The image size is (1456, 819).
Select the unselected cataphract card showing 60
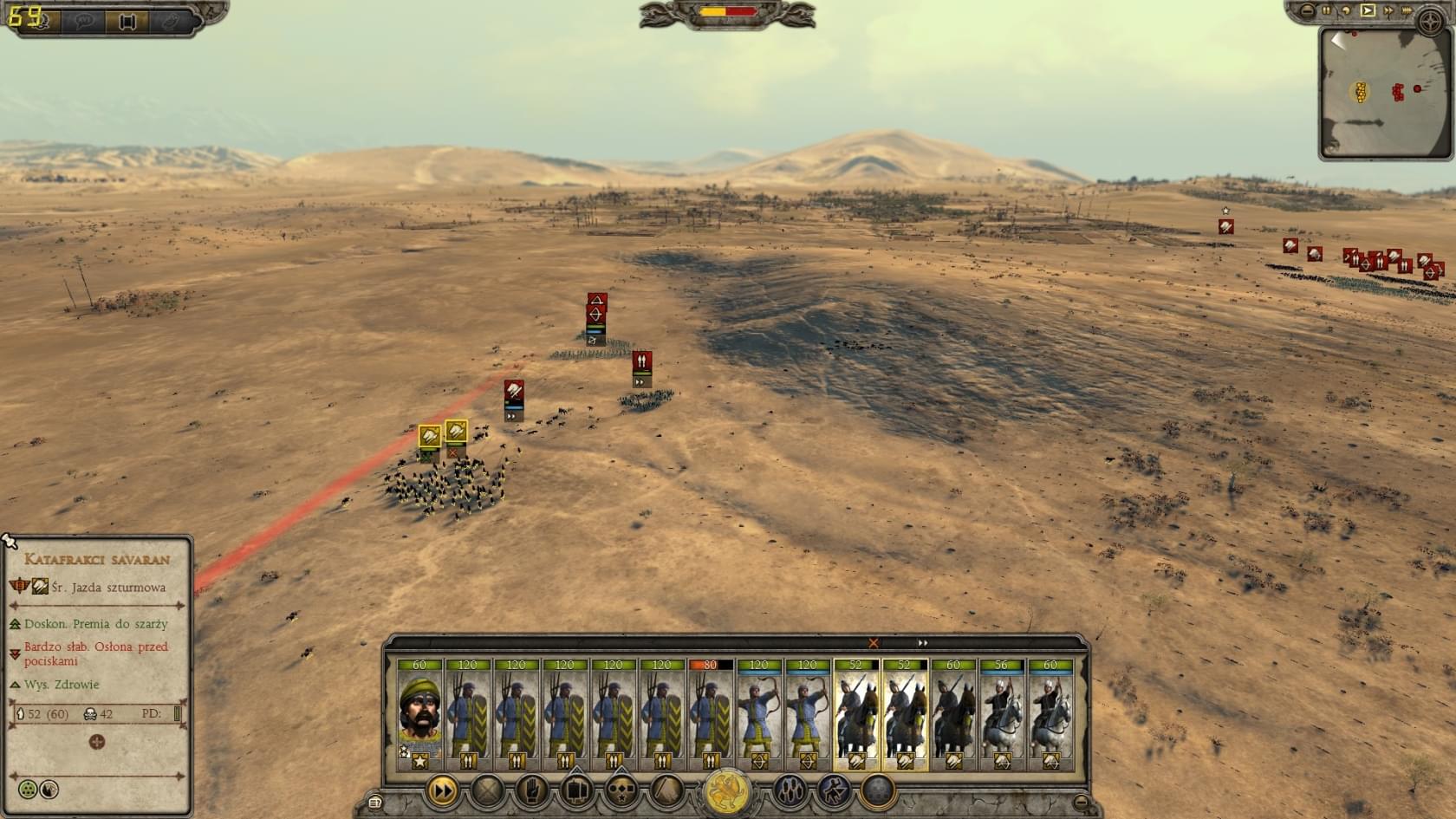tap(953, 714)
